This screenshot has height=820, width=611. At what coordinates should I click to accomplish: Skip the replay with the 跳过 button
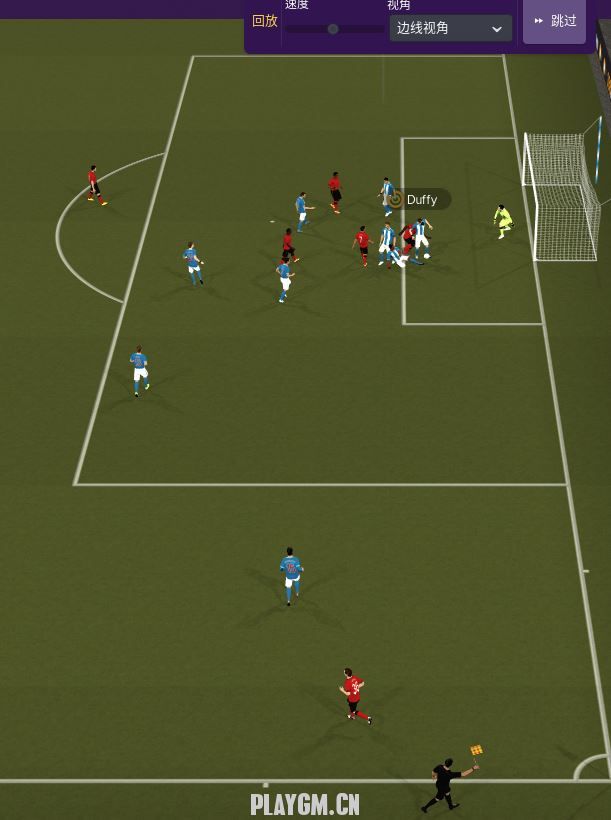(x=555, y=21)
